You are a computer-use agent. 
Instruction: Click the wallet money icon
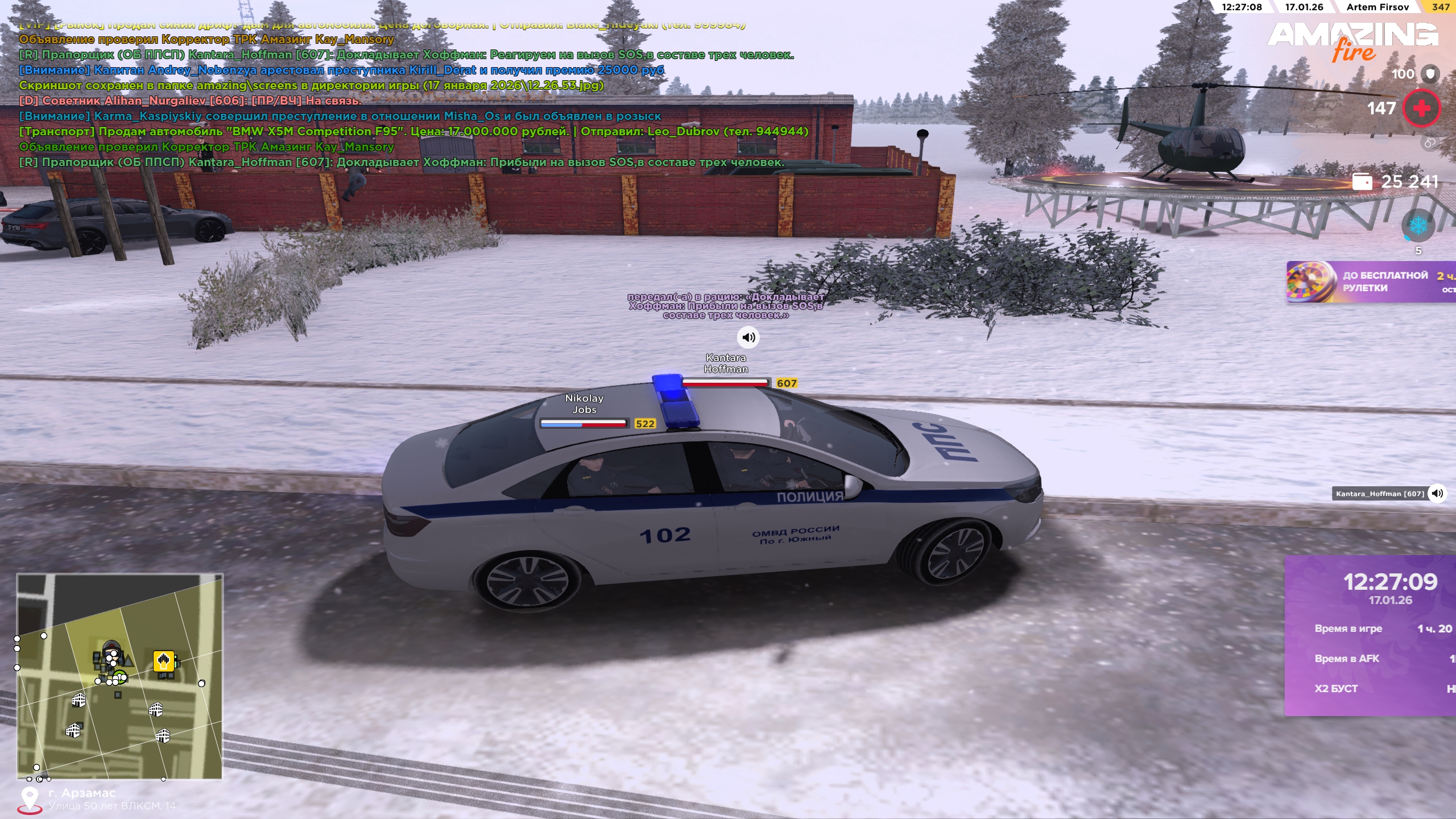click(1362, 181)
